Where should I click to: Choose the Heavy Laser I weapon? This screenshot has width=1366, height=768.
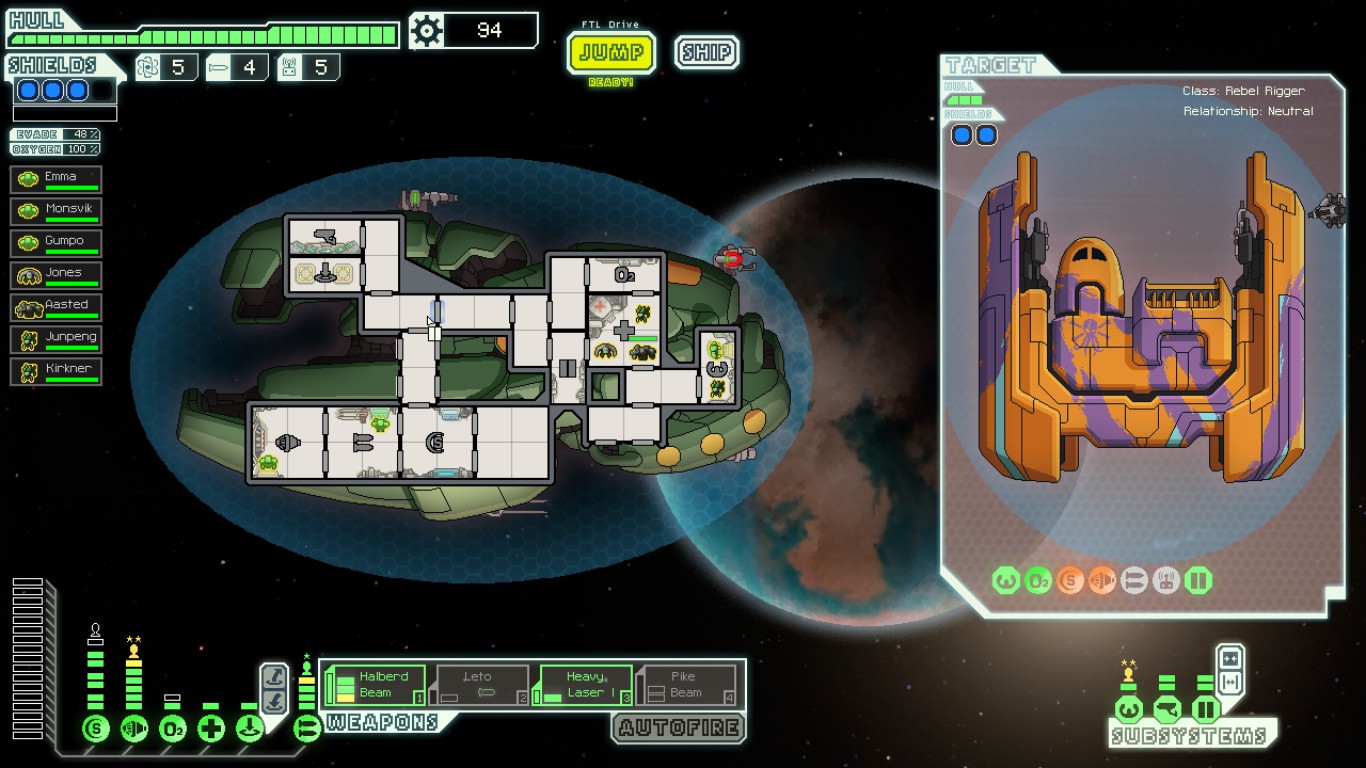point(586,685)
